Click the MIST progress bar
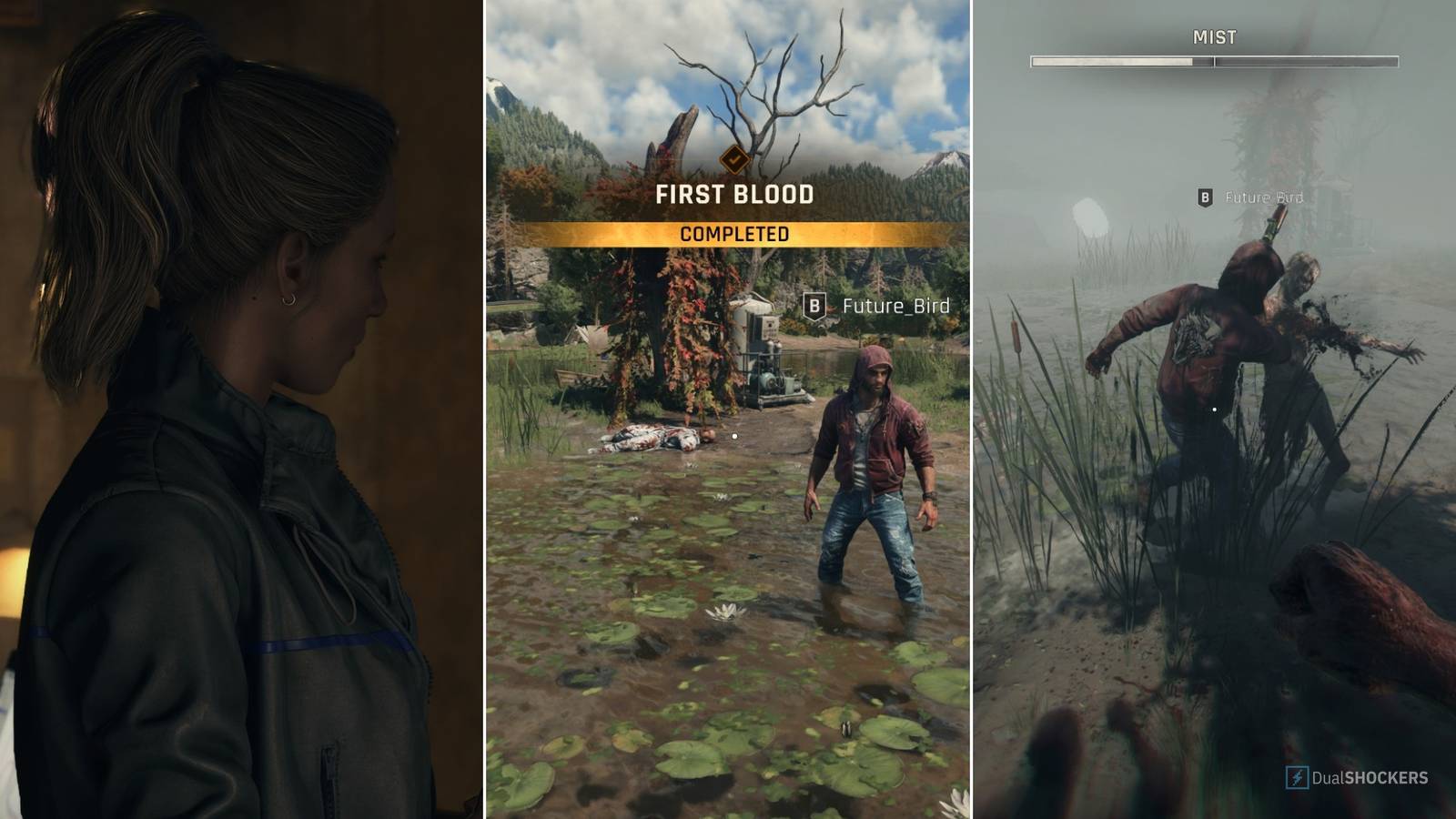1456x819 pixels. click(x=1214, y=62)
